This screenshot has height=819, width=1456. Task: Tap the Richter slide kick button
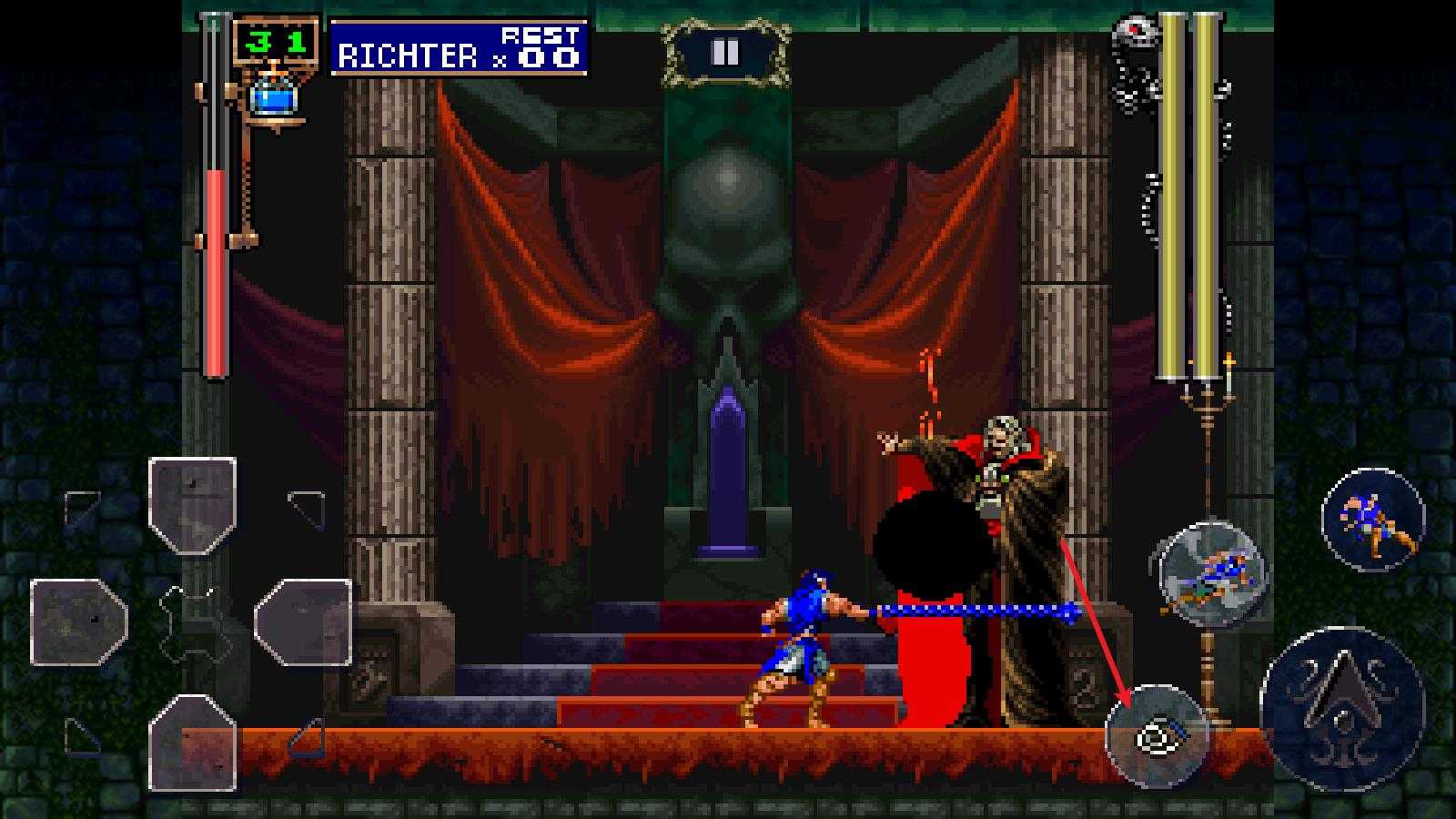[1212, 574]
